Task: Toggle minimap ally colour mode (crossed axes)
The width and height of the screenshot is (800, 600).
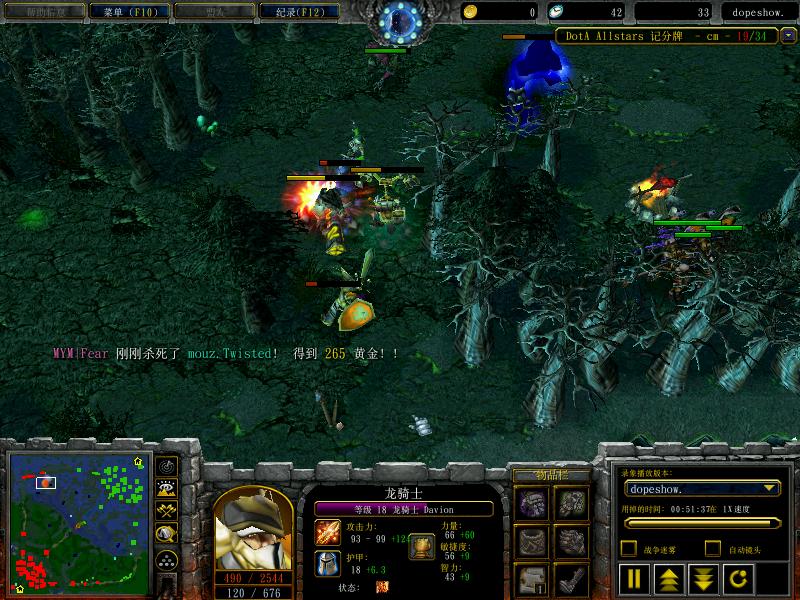Action: 167,512
